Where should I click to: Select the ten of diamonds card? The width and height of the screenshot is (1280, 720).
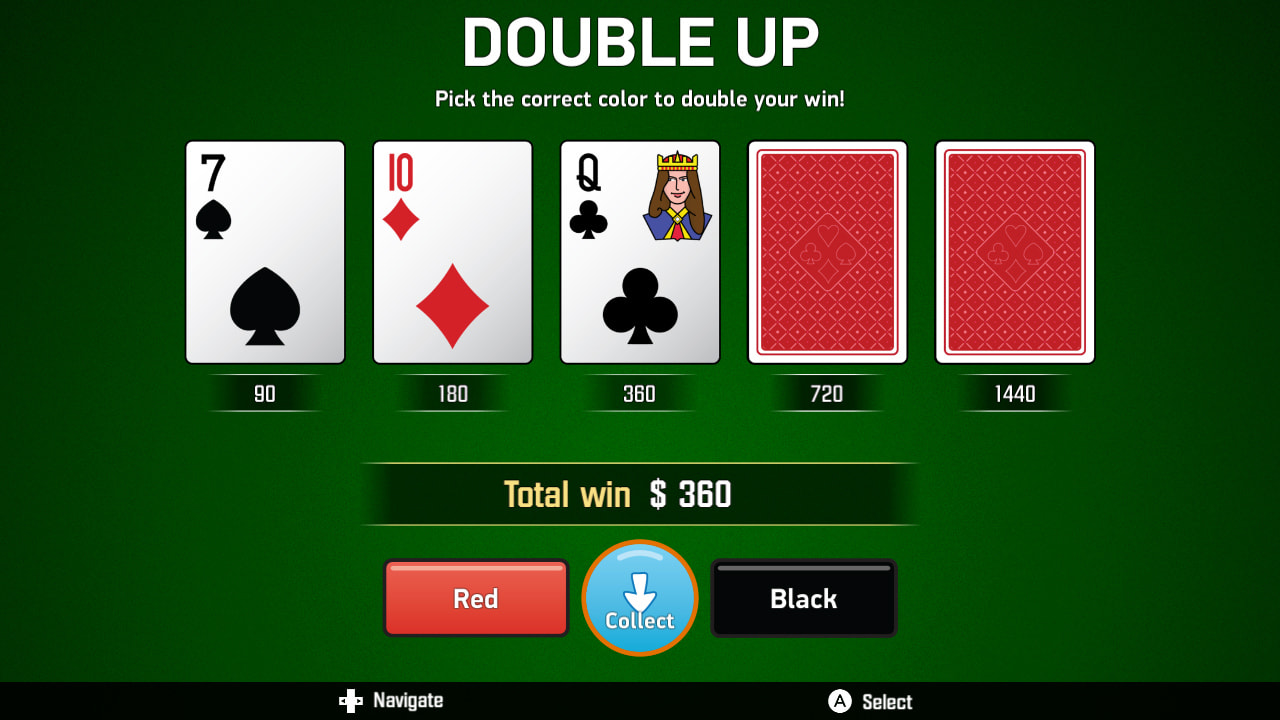[452, 251]
